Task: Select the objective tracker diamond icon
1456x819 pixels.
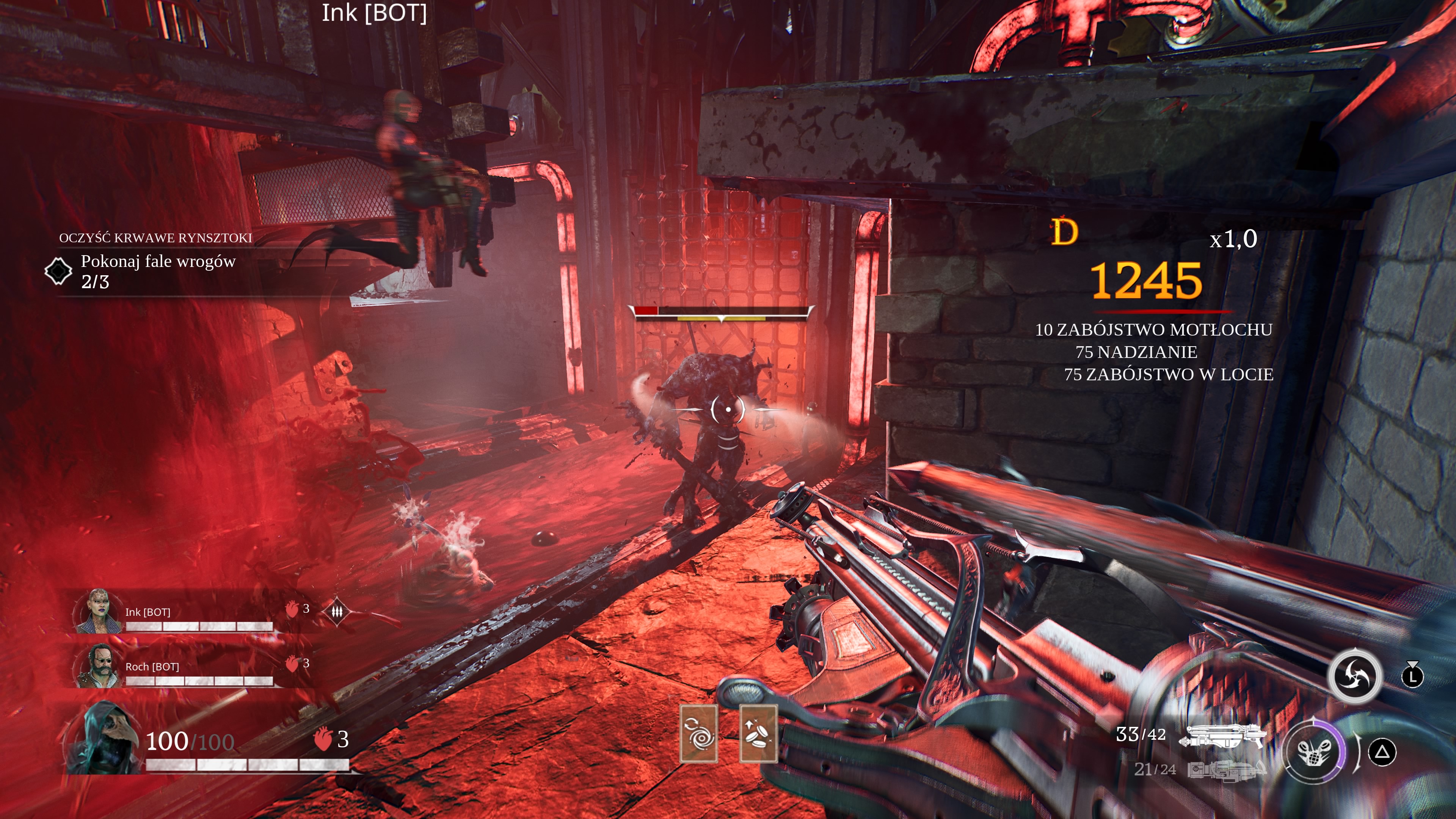Action: click(58, 271)
